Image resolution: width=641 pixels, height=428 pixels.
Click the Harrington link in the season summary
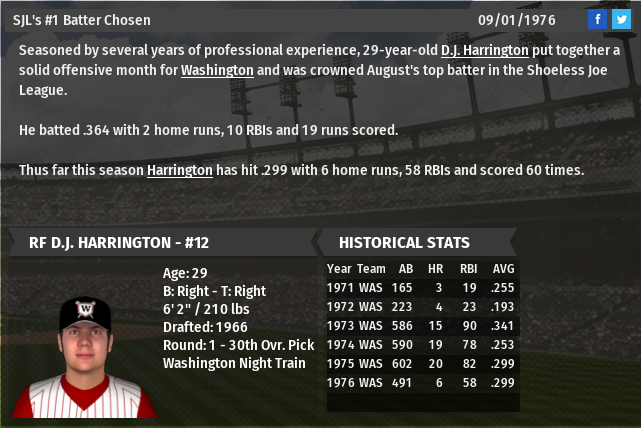tap(180, 170)
